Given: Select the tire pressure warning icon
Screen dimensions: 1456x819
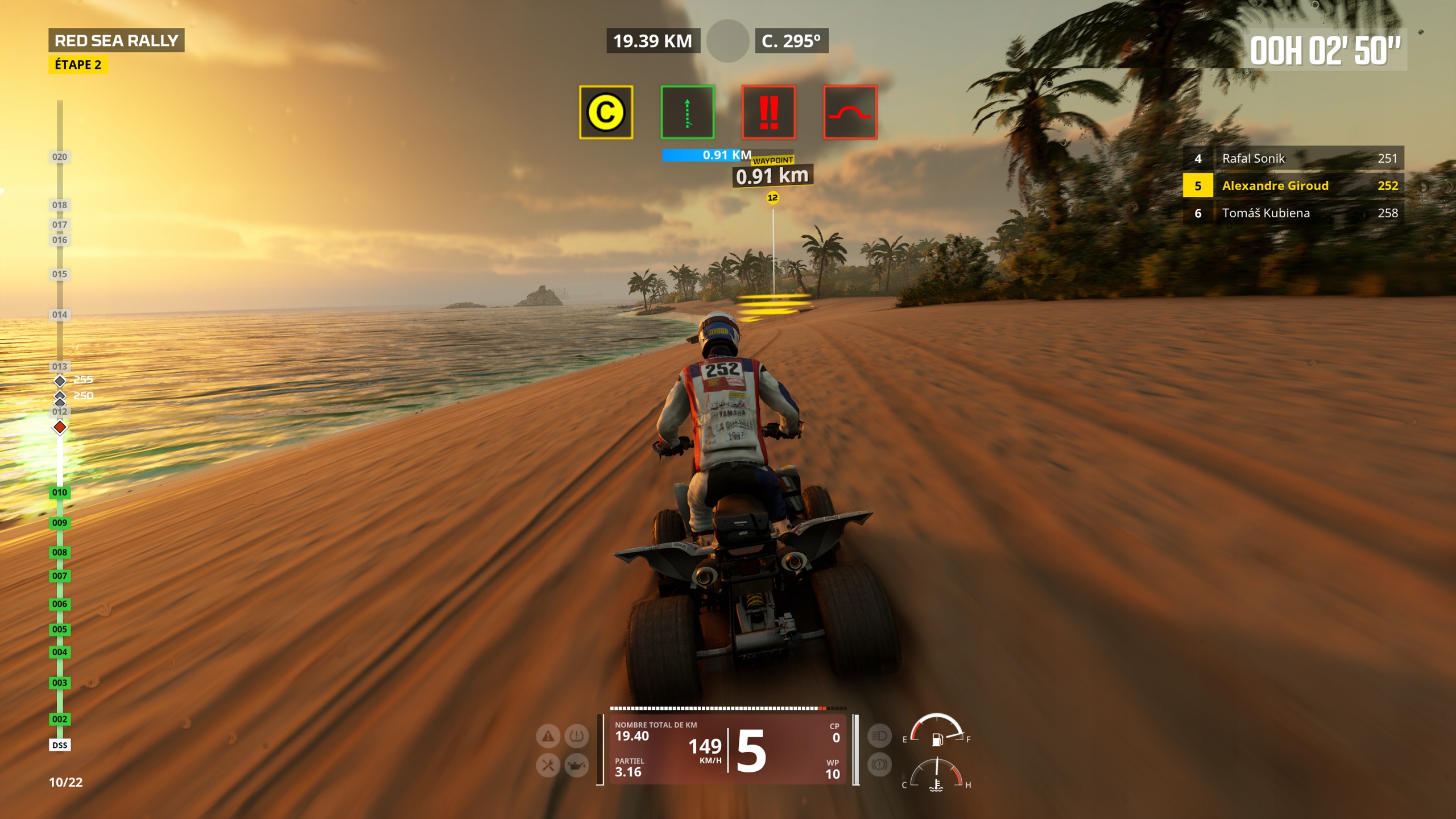Looking at the screenshot, I should tap(576, 737).
